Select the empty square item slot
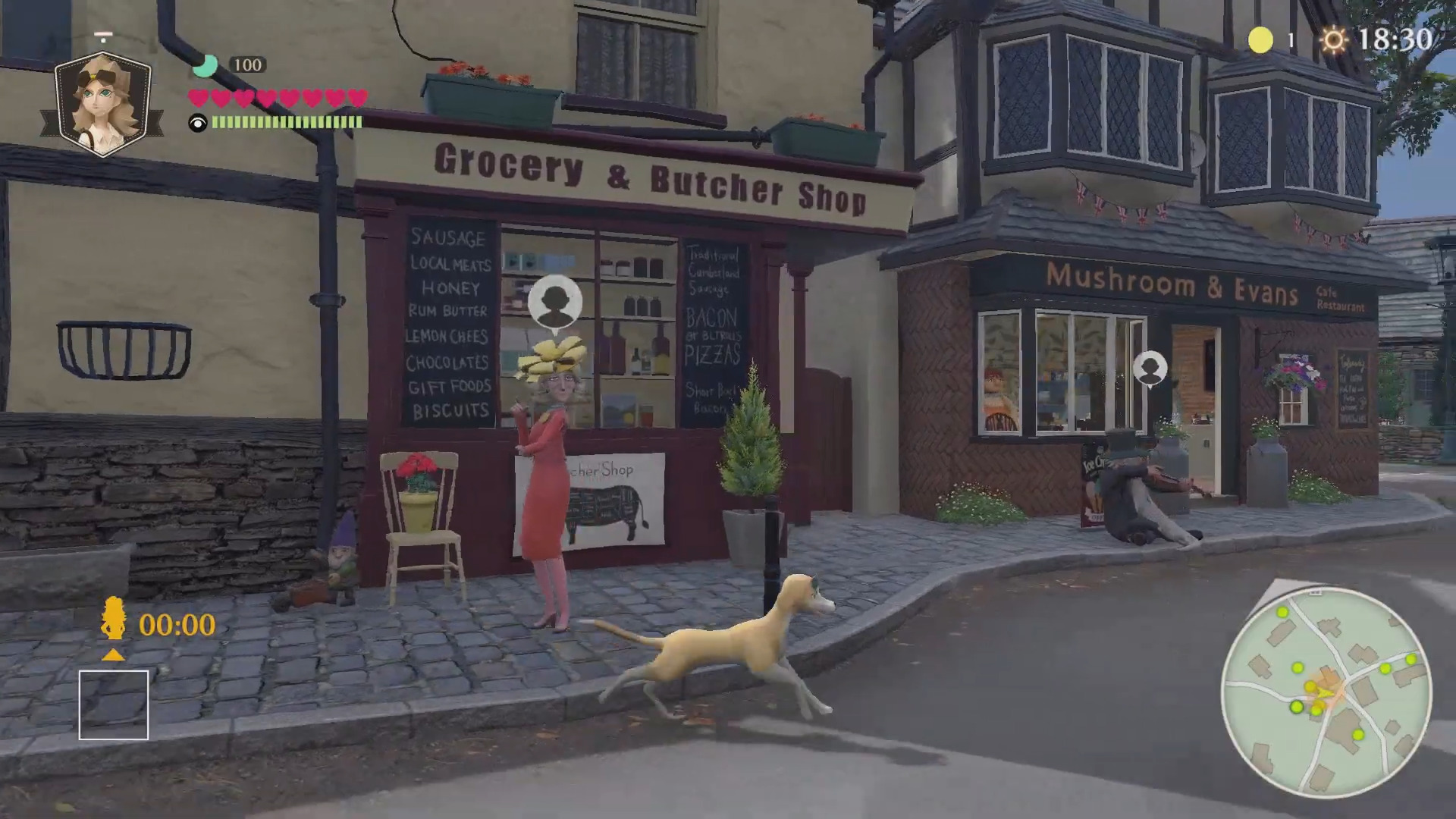The width and height of the screenshot is (1456, 819). click(114, 704)
